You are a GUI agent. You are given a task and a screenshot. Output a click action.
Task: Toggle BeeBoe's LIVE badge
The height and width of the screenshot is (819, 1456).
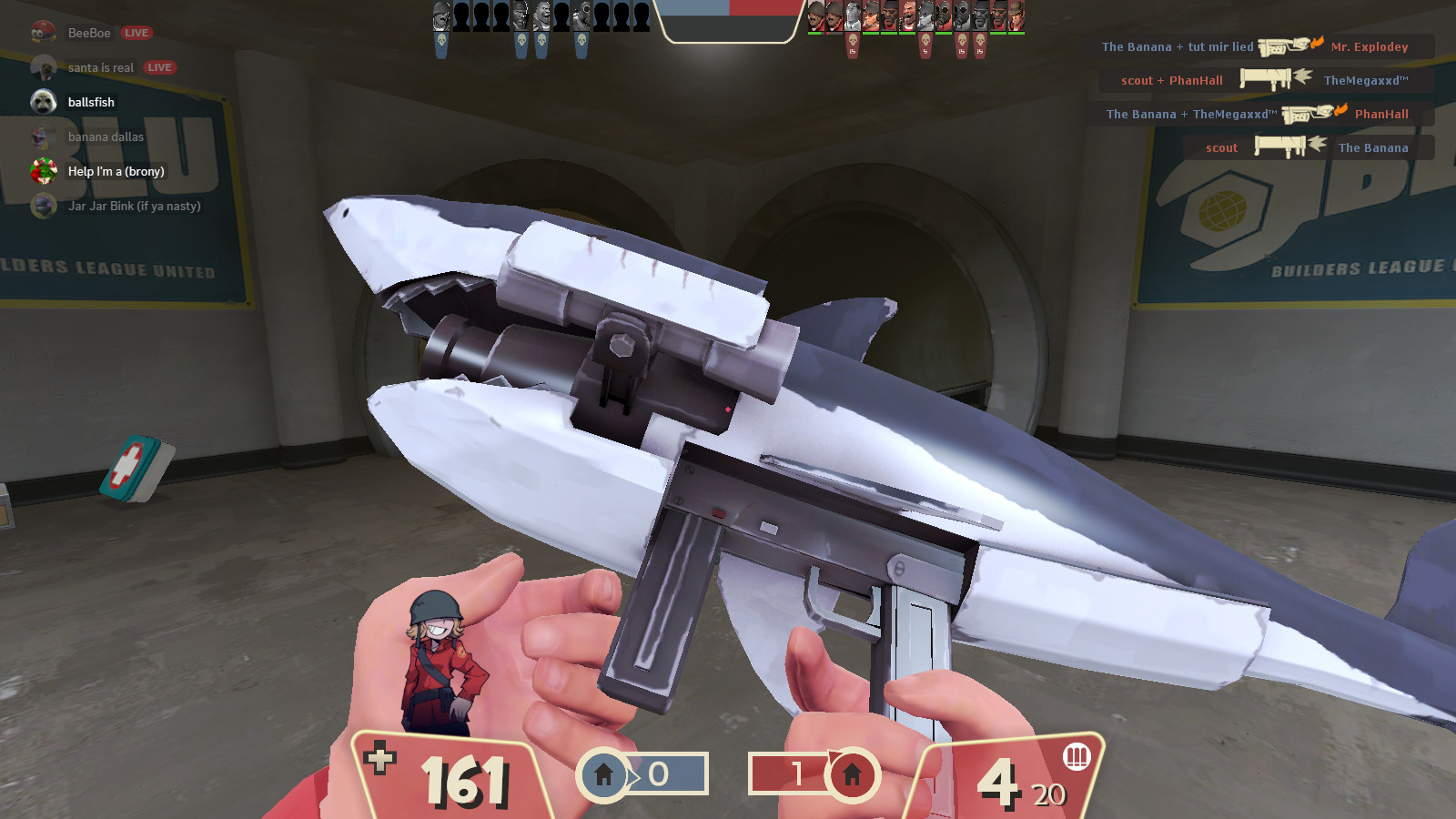click(x=136, y=33)
